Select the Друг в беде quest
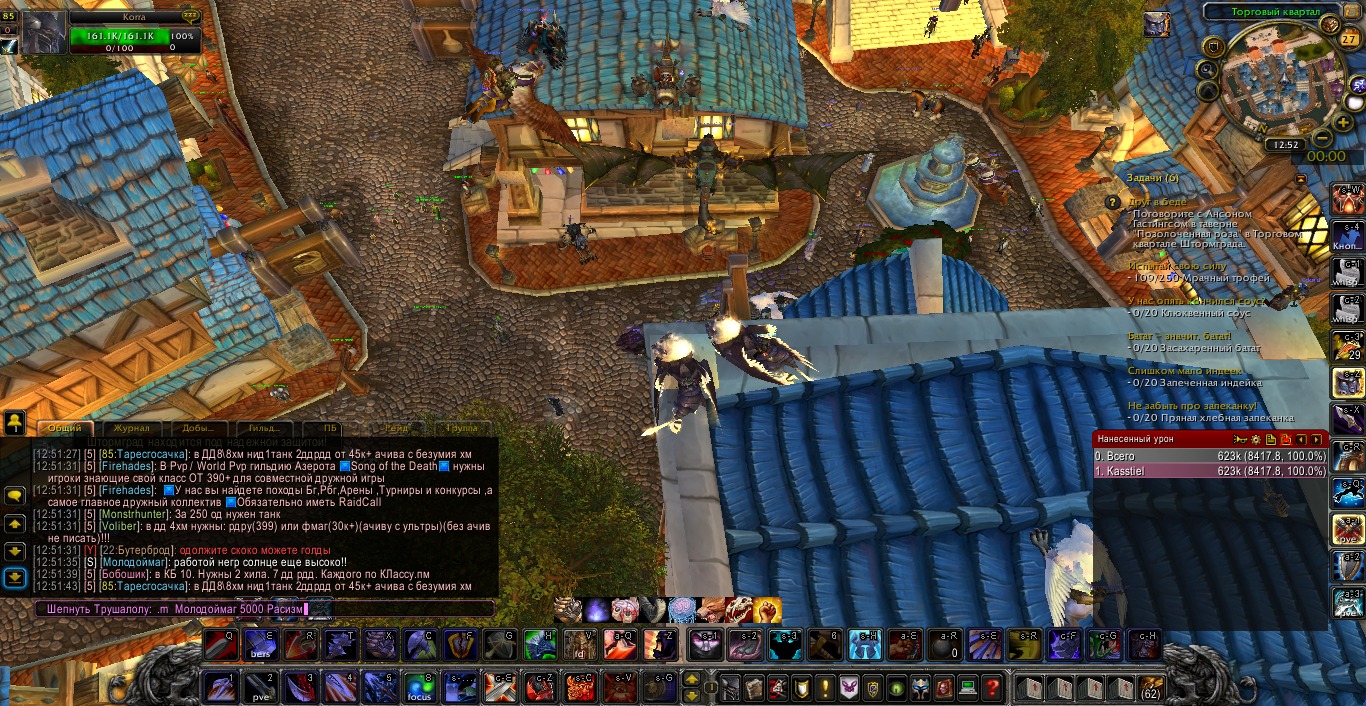 coord(1158,201)
